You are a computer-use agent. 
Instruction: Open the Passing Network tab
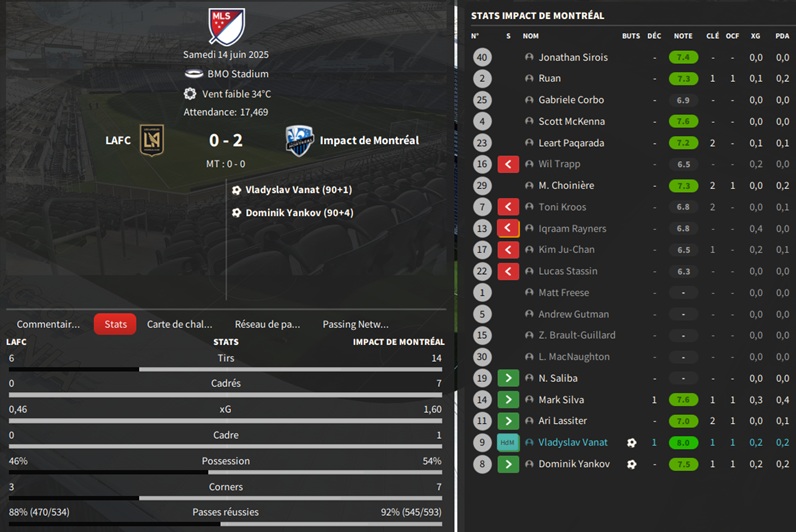355,324
